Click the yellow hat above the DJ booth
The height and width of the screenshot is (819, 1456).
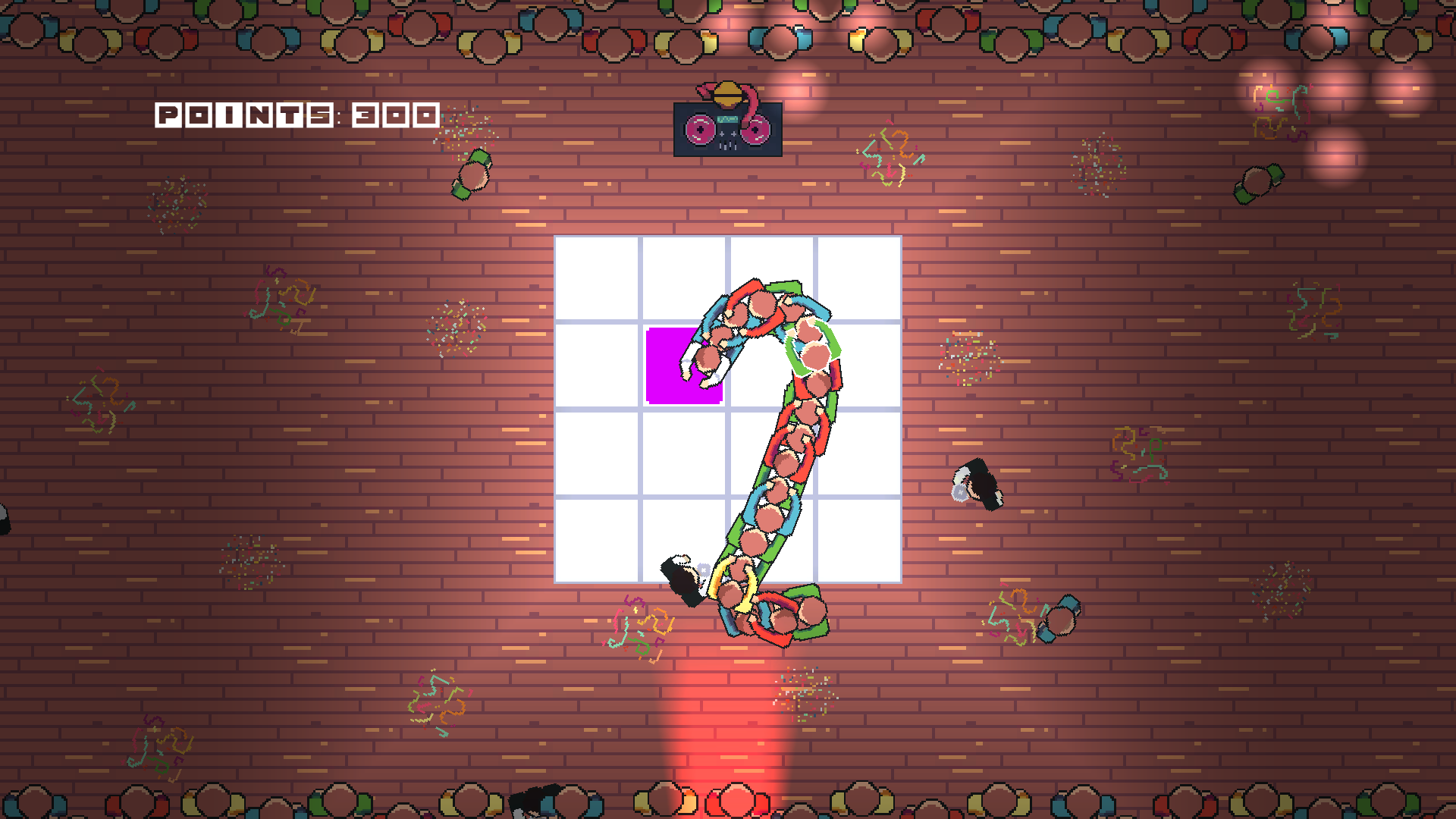pyautogui.click(x=728, y=93)
